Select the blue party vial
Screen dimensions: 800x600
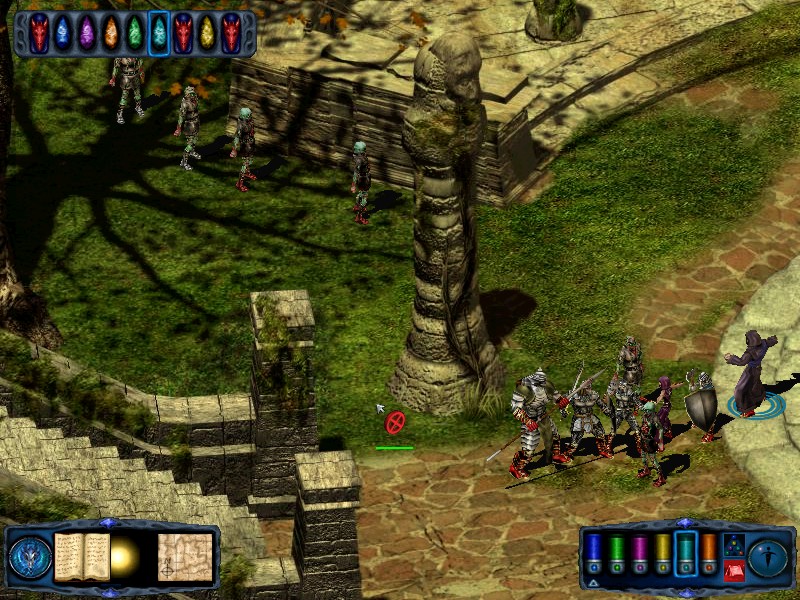(593, 552)
